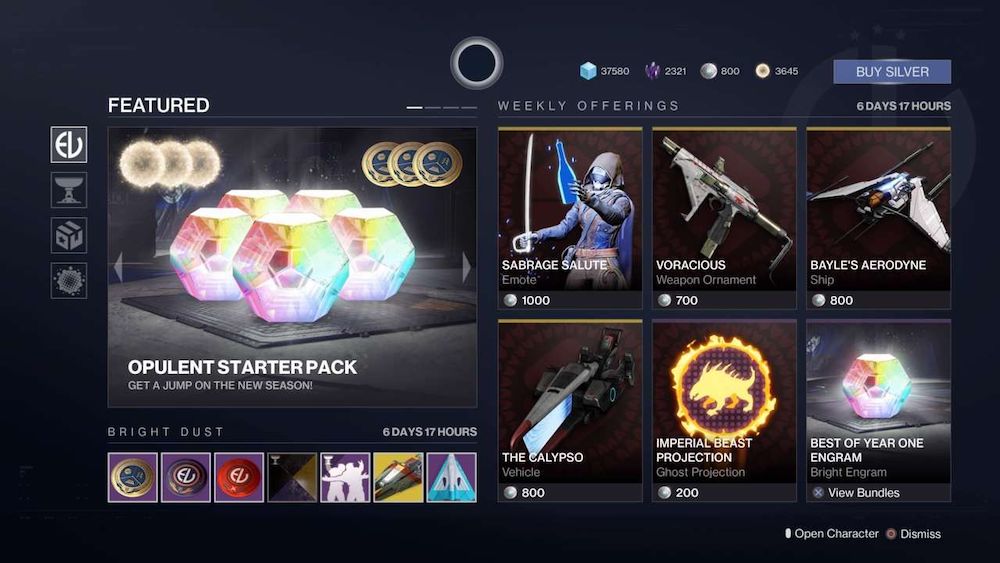Switch to the stacked cubes category tab
Viewport: 1000px width, 563px height.
click(69, 235)
